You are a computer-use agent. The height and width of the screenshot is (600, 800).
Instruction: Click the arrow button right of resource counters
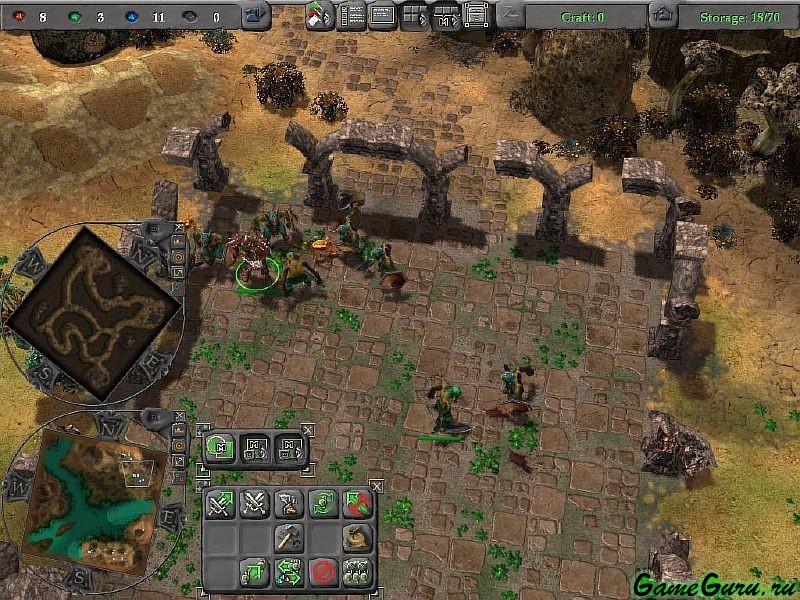tap(256, 15)
